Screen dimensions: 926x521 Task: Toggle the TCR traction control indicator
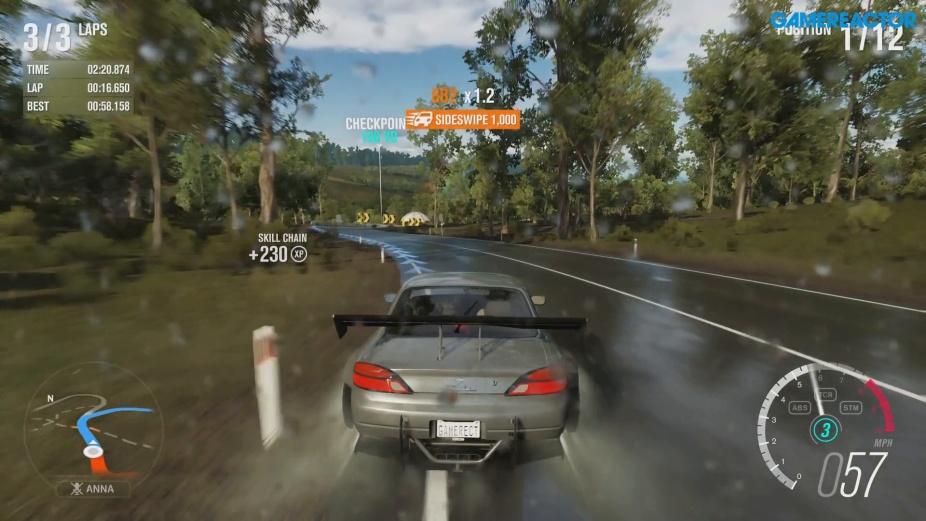click(x=825, y=394)
